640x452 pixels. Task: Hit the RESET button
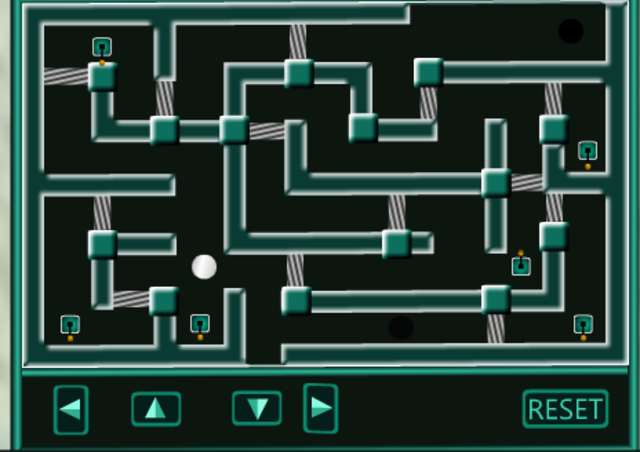(x=565, y=409)
